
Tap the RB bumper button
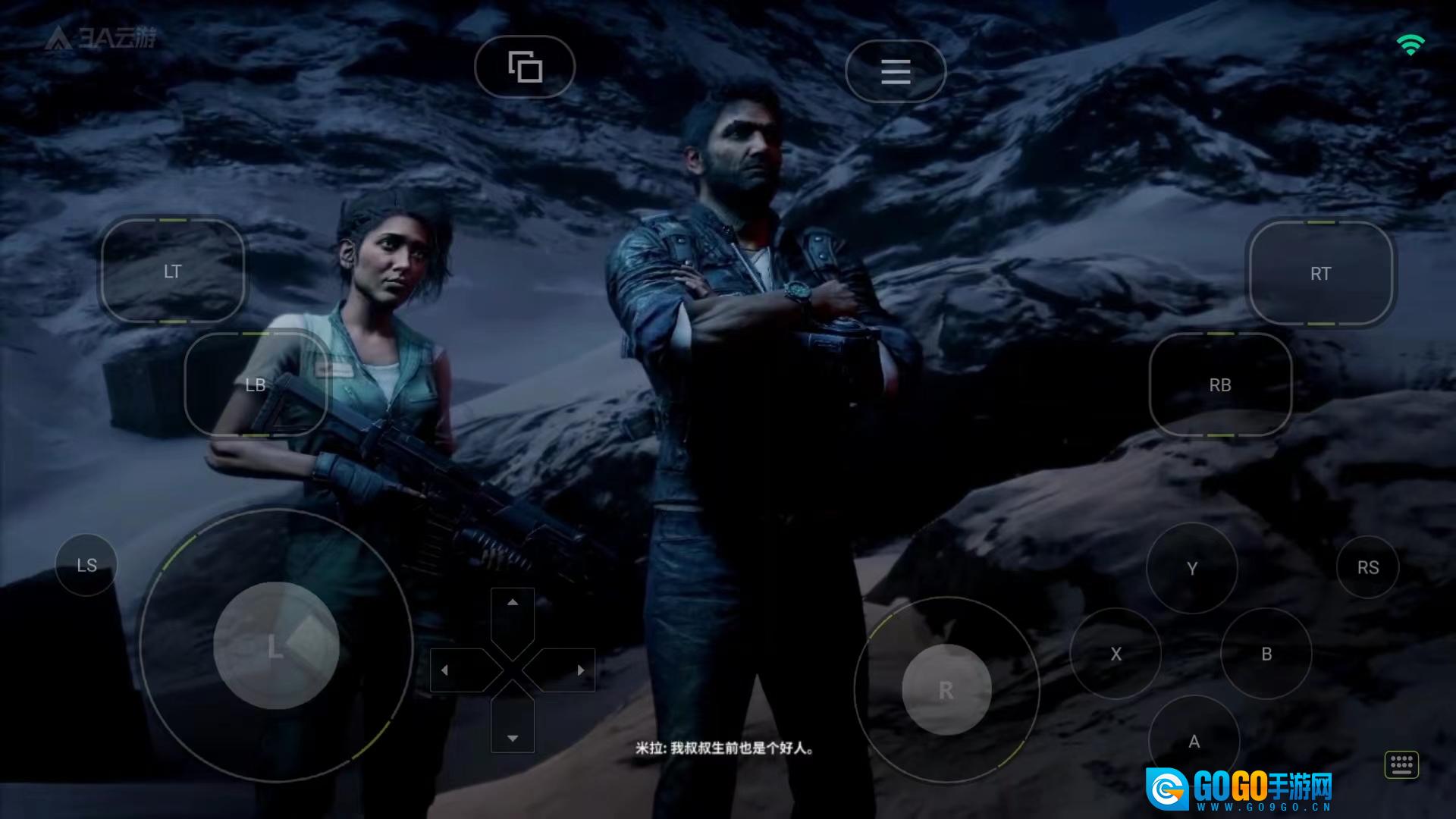[1220, 384]
